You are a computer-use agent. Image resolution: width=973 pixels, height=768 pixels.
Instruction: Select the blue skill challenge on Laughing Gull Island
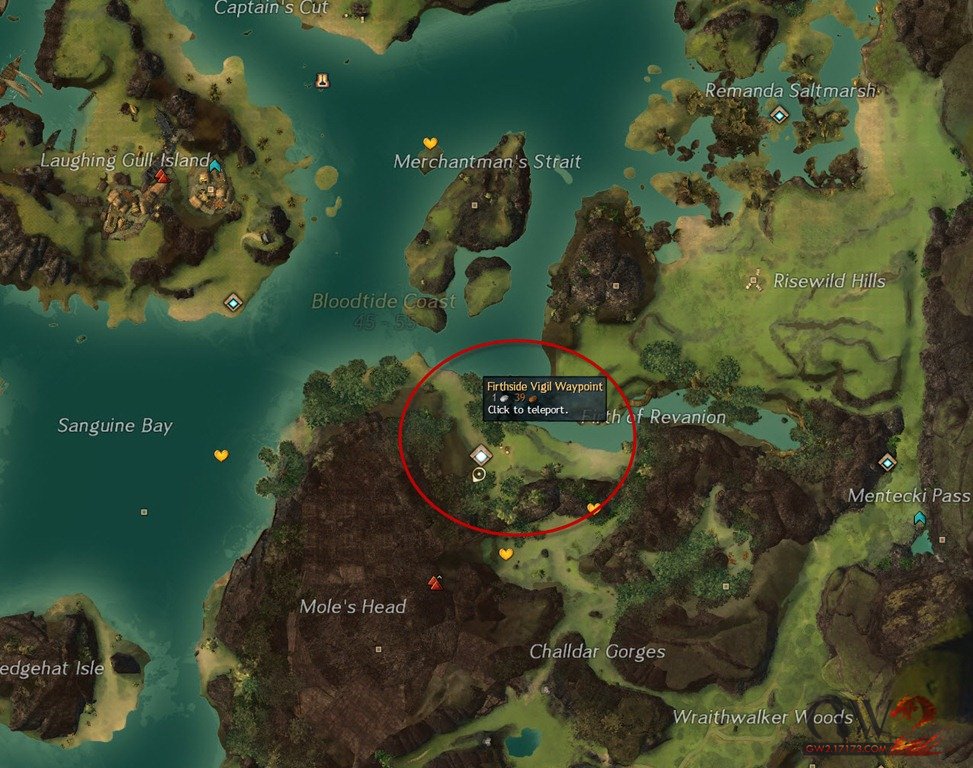[215, 164]
